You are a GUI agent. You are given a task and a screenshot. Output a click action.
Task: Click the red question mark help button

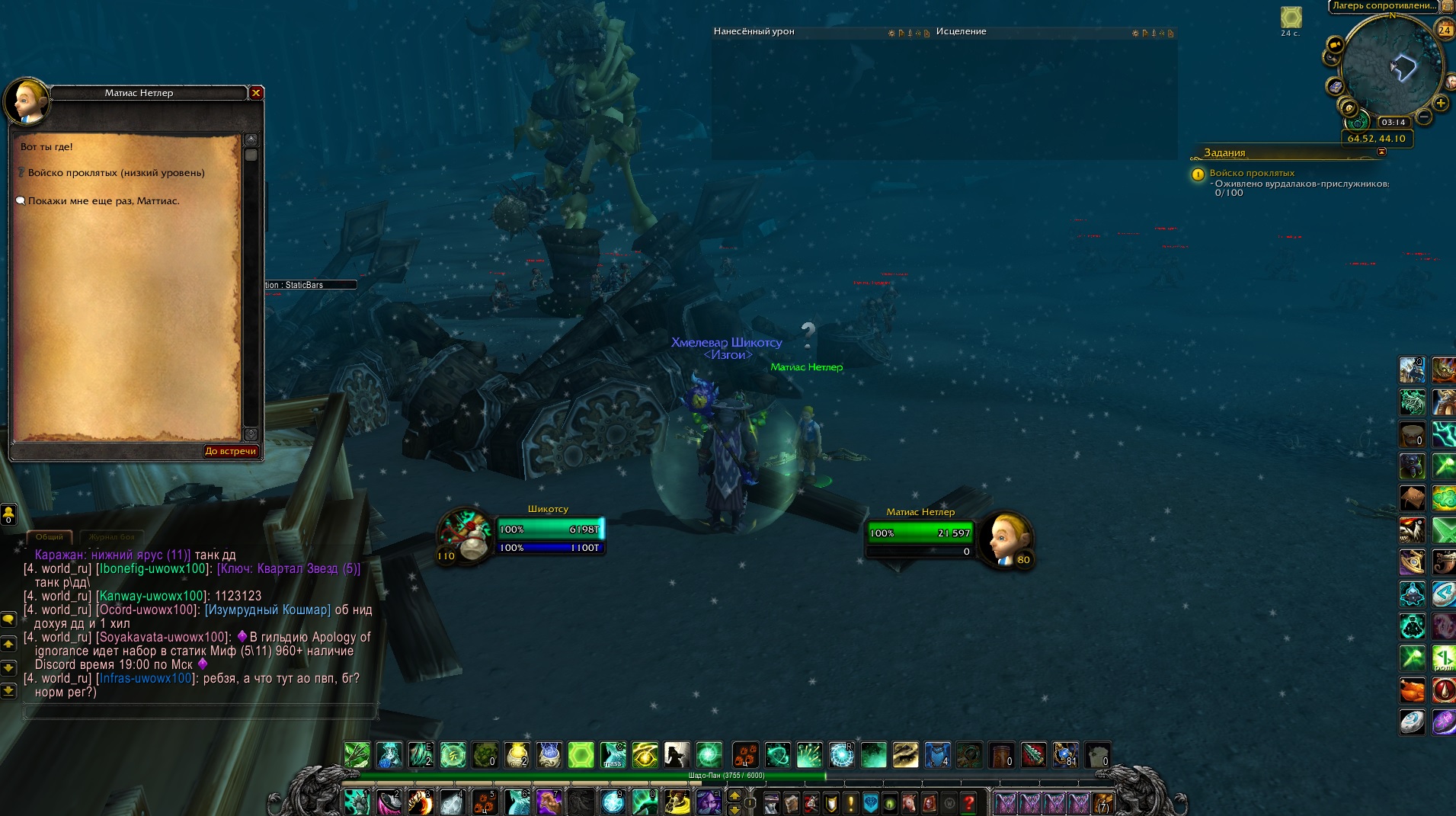coord(968,802)
